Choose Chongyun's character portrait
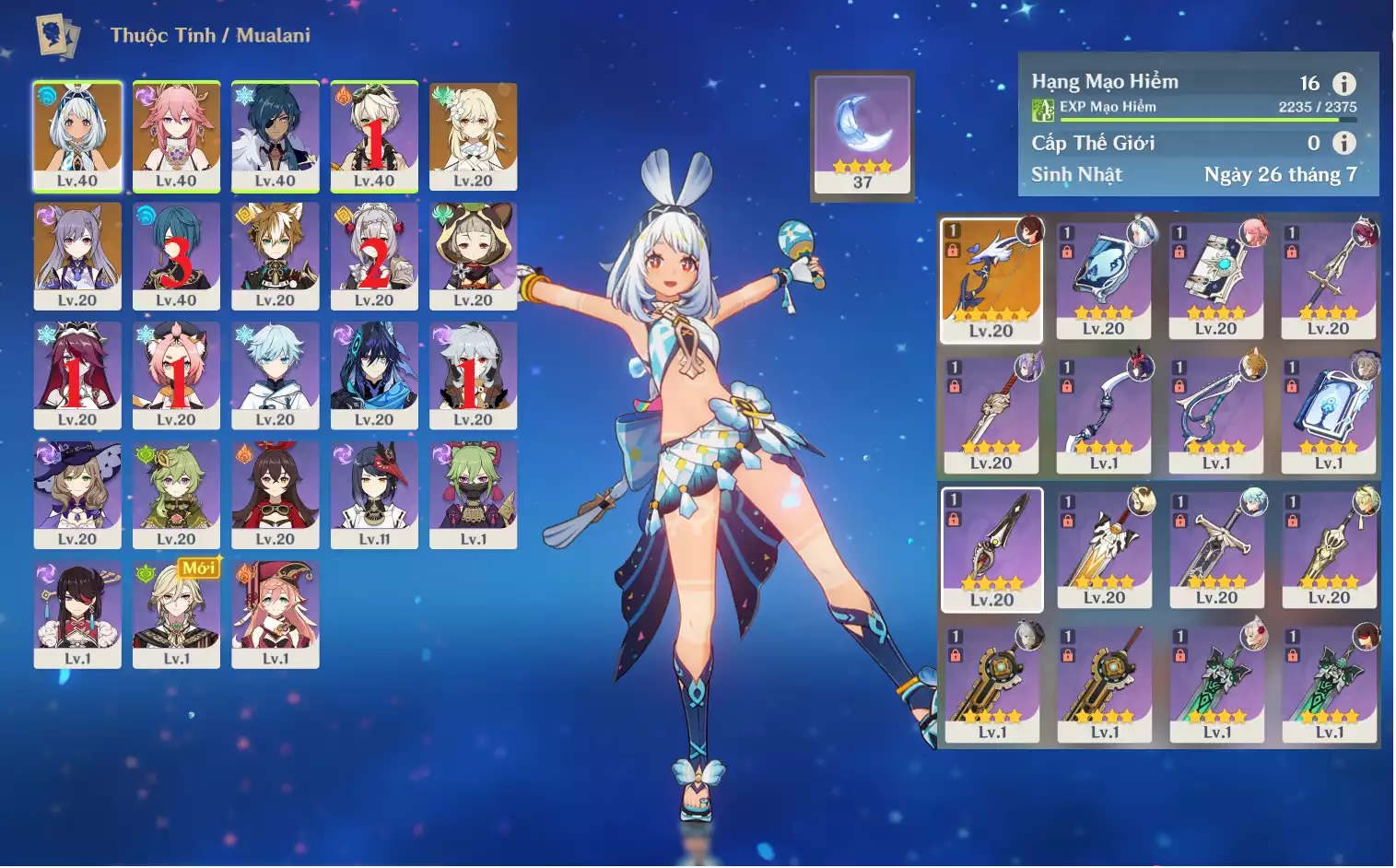The image size is (1396, 868). 275,375
